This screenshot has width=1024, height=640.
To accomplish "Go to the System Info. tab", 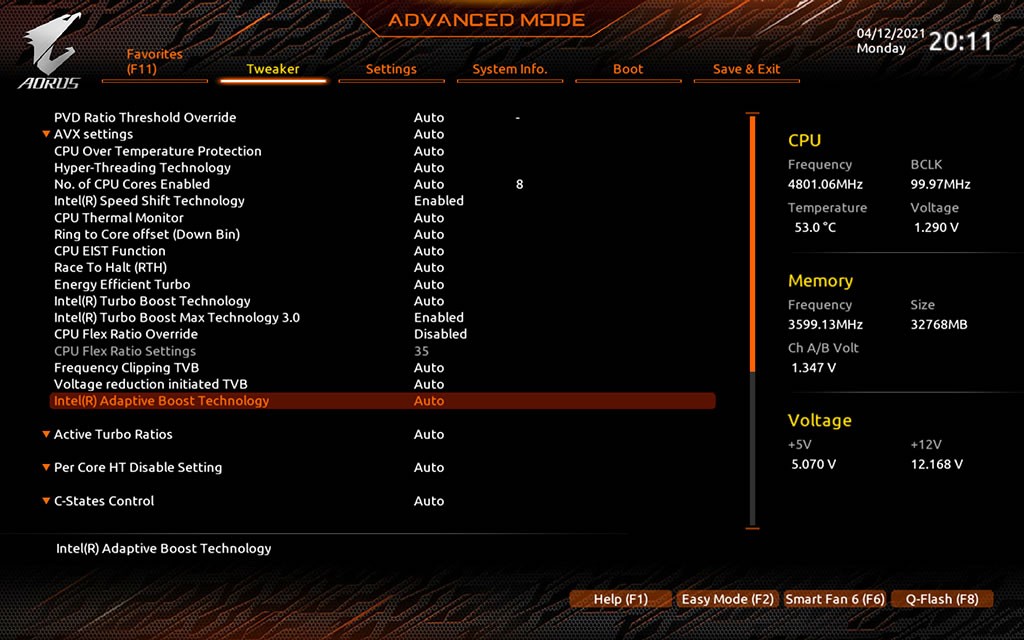I will [510, 69].
